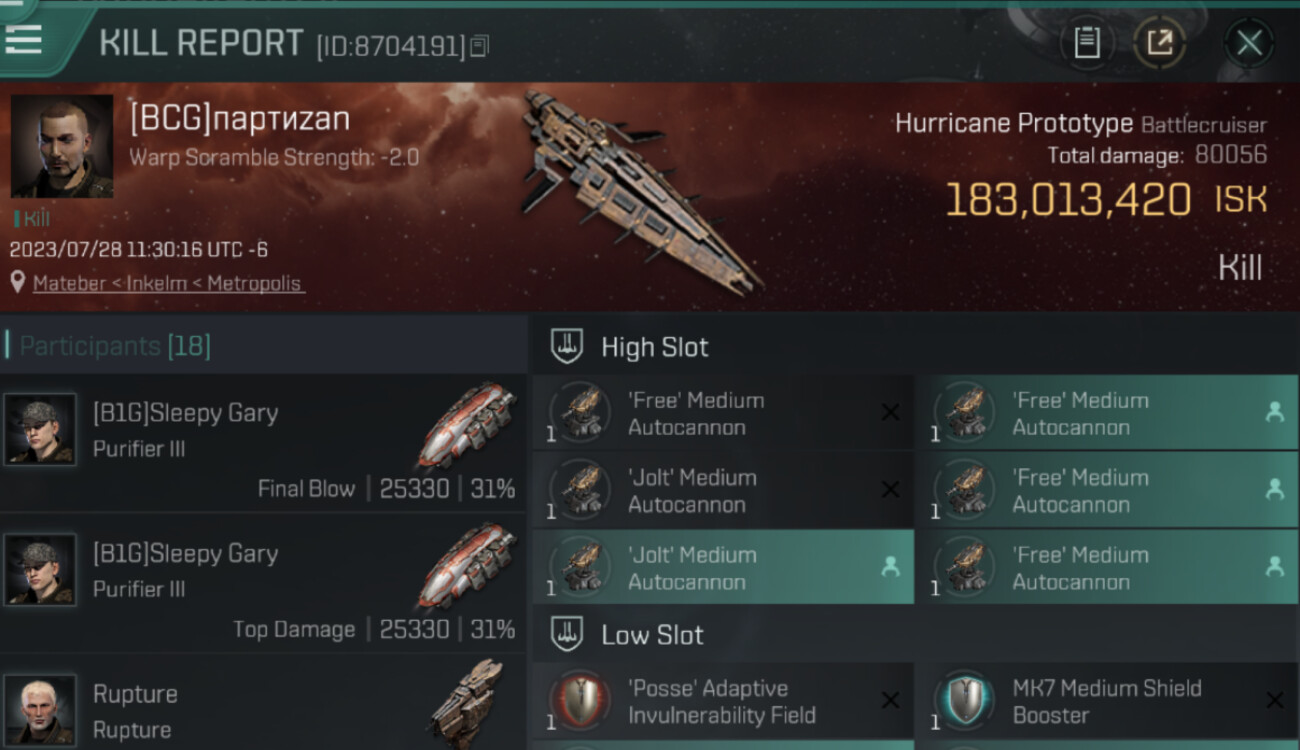
Task: Share the kill report externally
Action: [x=1159, y=43]
